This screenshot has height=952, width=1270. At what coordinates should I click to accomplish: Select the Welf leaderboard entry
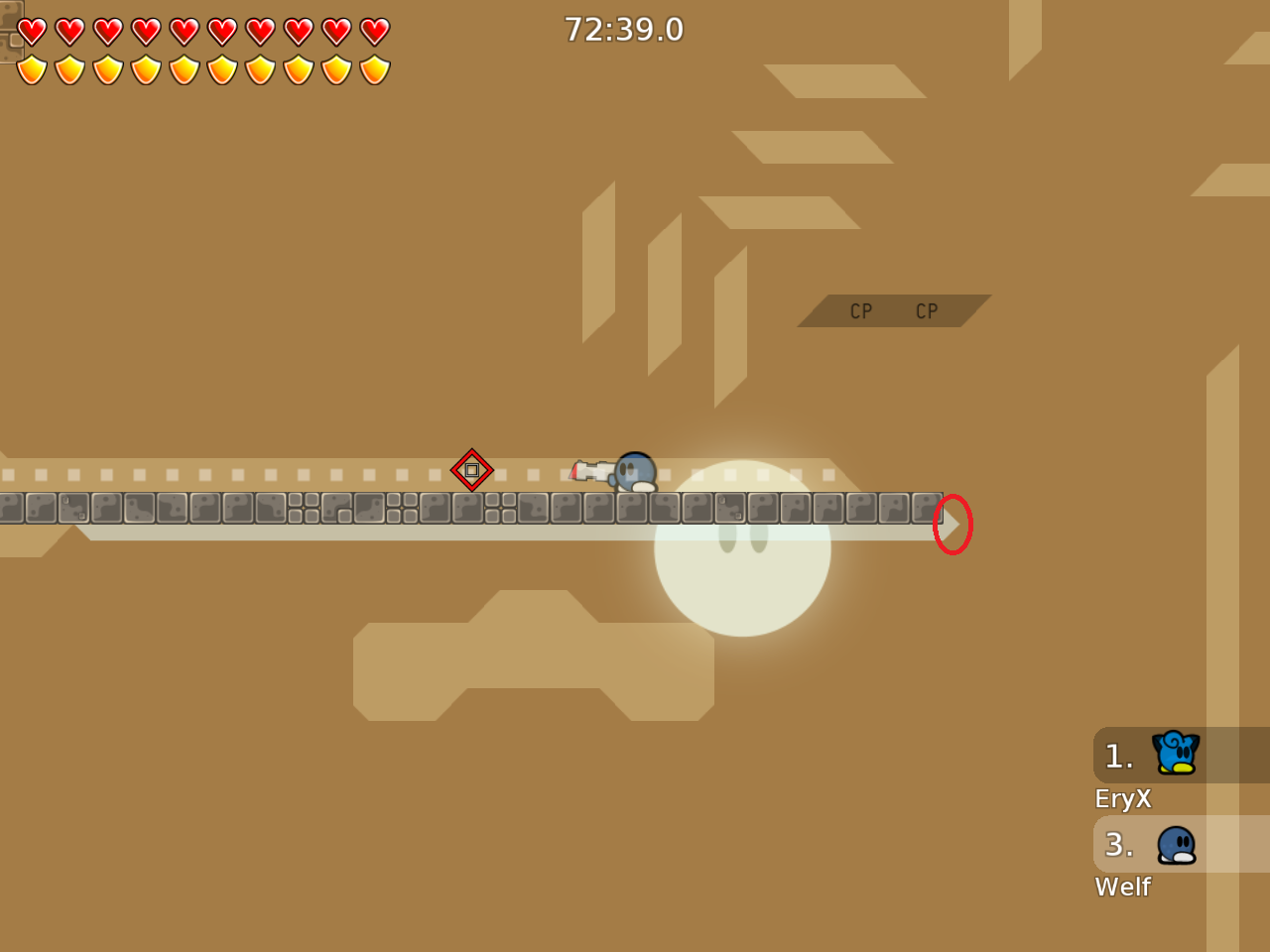pyautogui.click(x=1121, y=887)
